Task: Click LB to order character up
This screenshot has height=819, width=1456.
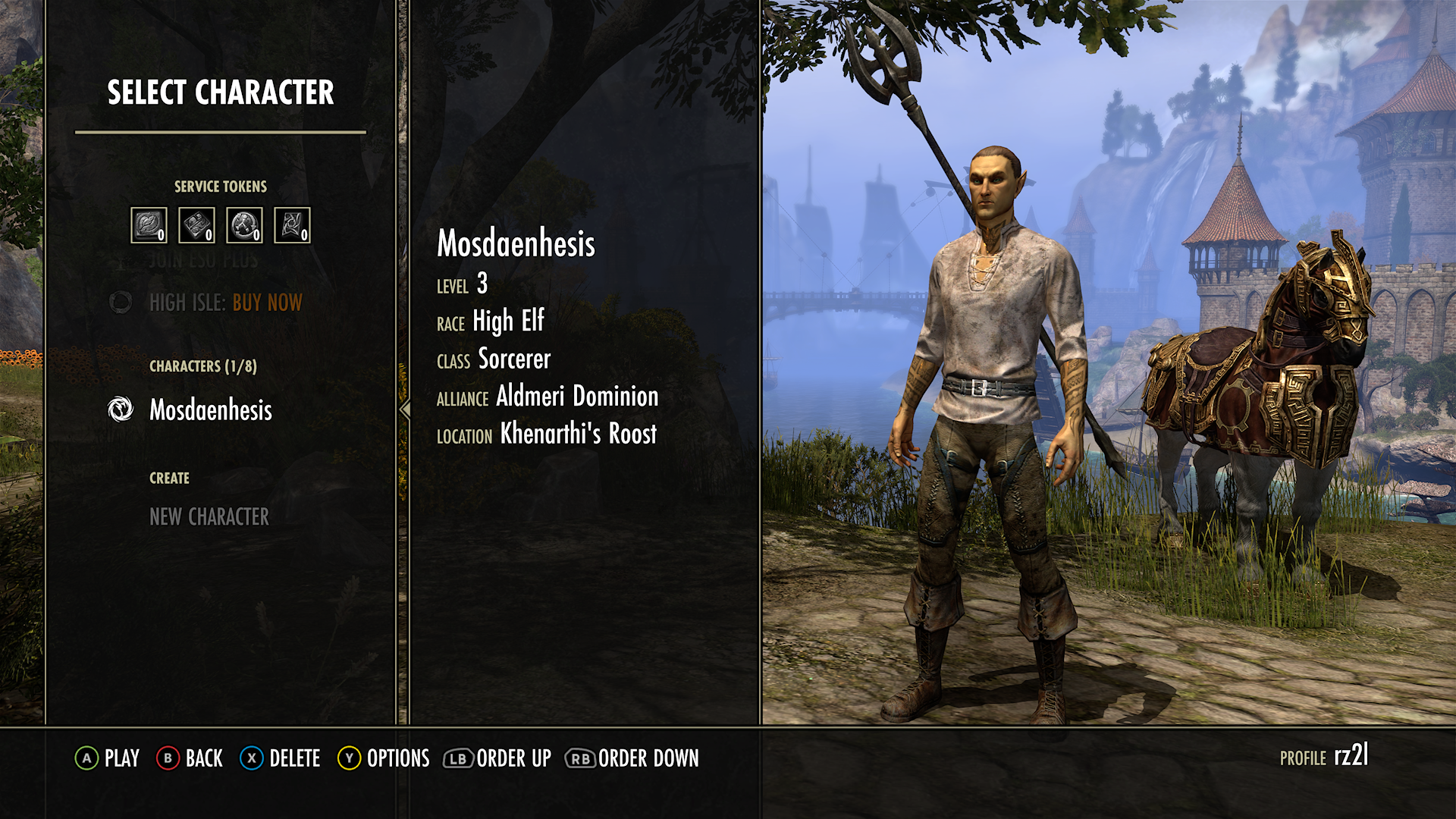Action: [x=457, y=758]
